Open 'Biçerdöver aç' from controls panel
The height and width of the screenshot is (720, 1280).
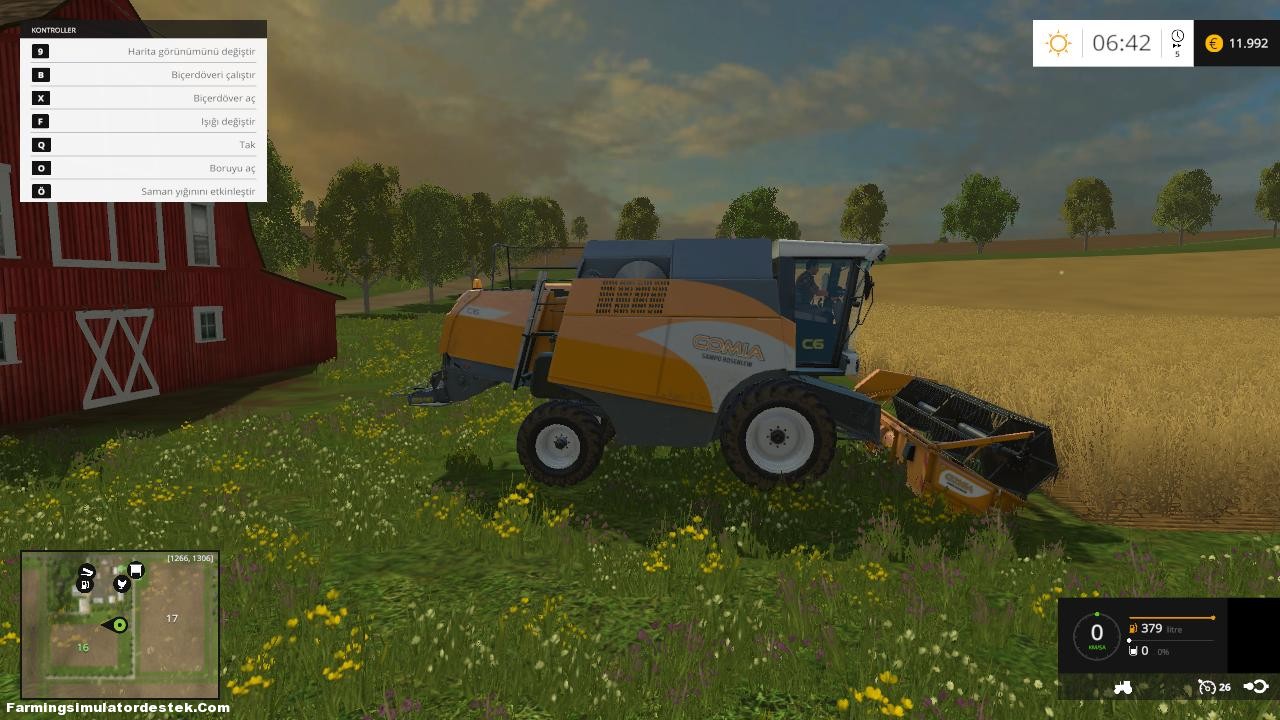(x=143, y=97)
